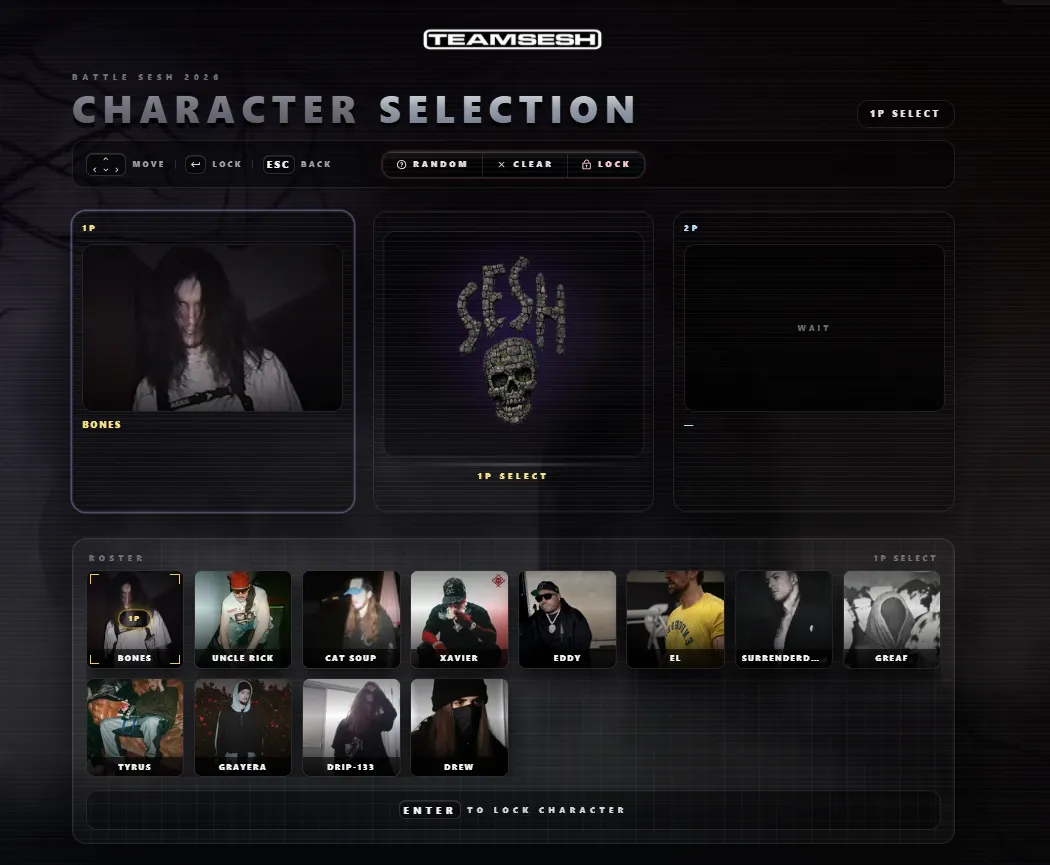The width and height of the screenshot is (1050, 865).
Task: Choose the Surrenderd character tile
Action: click(783, 618)
